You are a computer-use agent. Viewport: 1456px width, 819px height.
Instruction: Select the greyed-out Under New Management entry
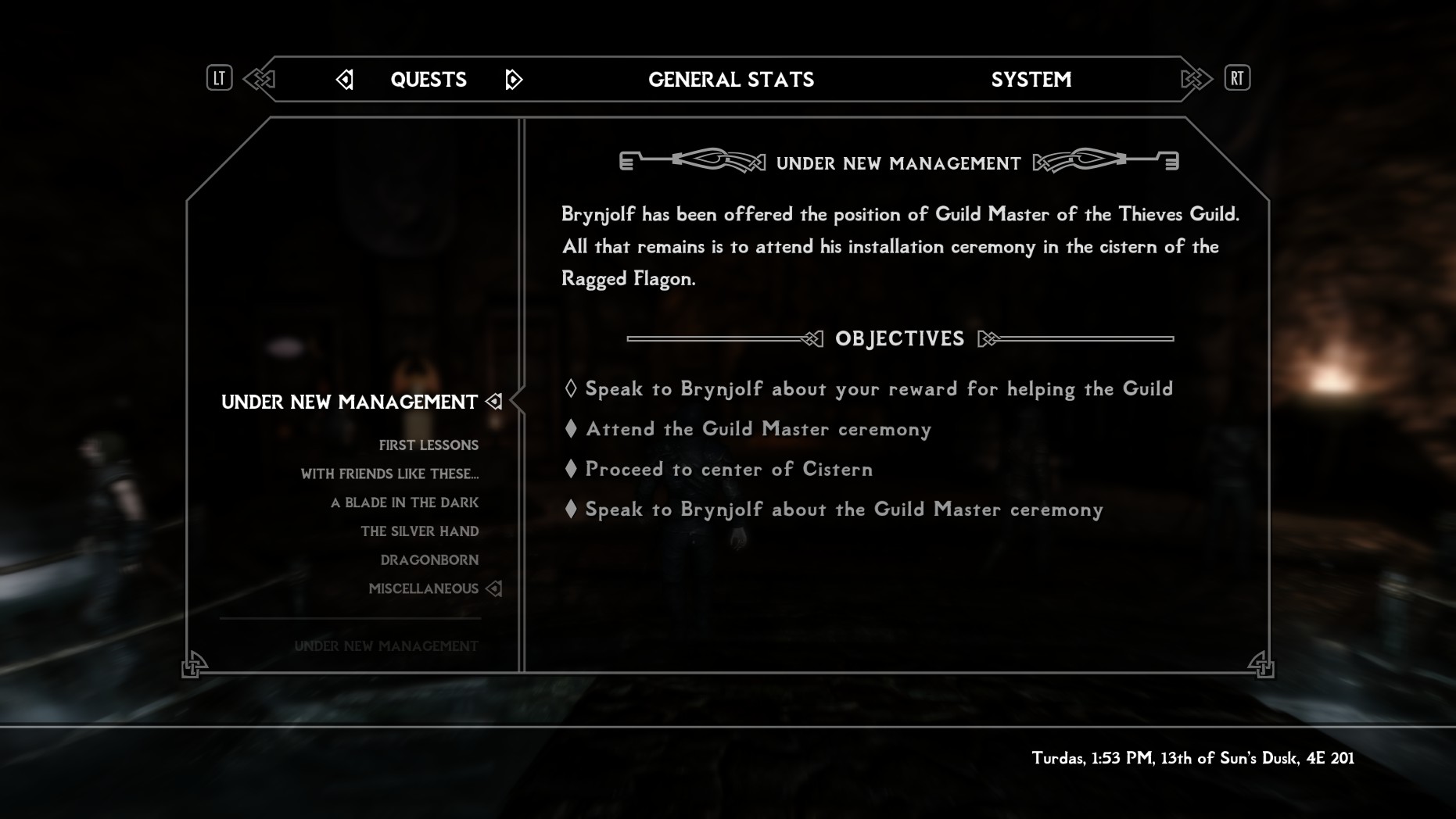pos(386,646)
